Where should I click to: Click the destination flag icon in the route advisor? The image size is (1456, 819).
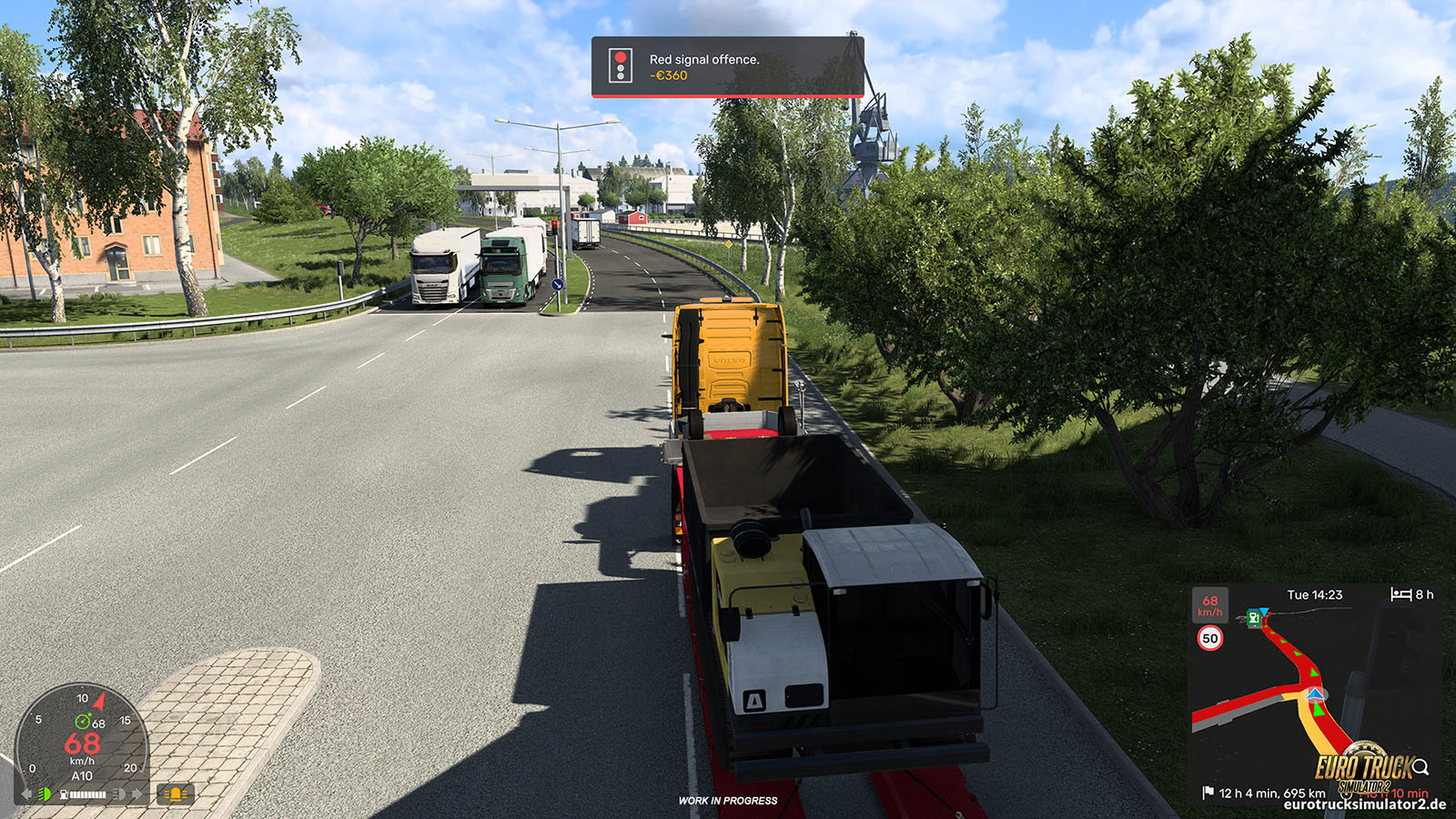(x=1208, y=793)
